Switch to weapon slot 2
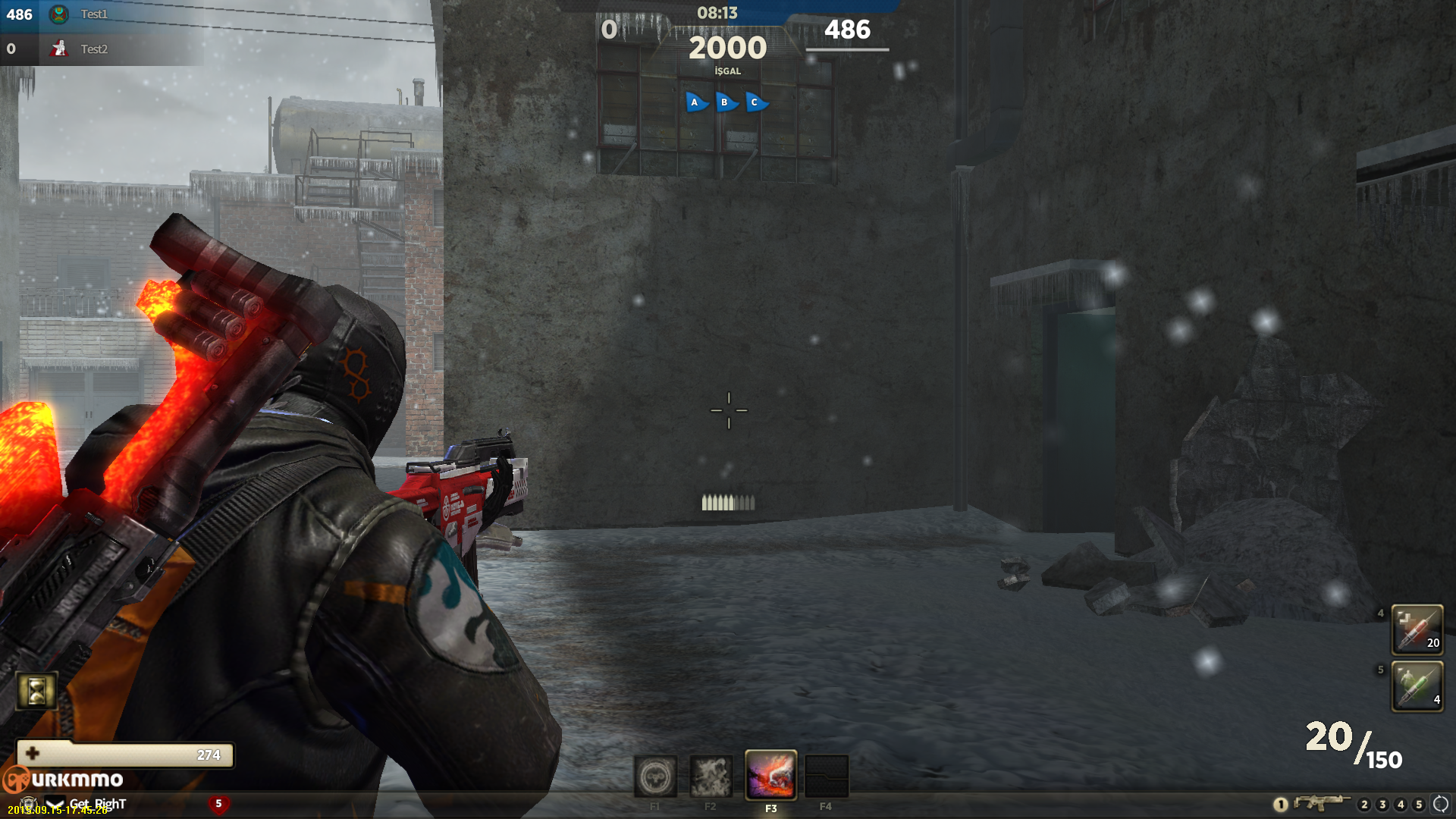1456x819 pixels. [x=1364, y=805]
